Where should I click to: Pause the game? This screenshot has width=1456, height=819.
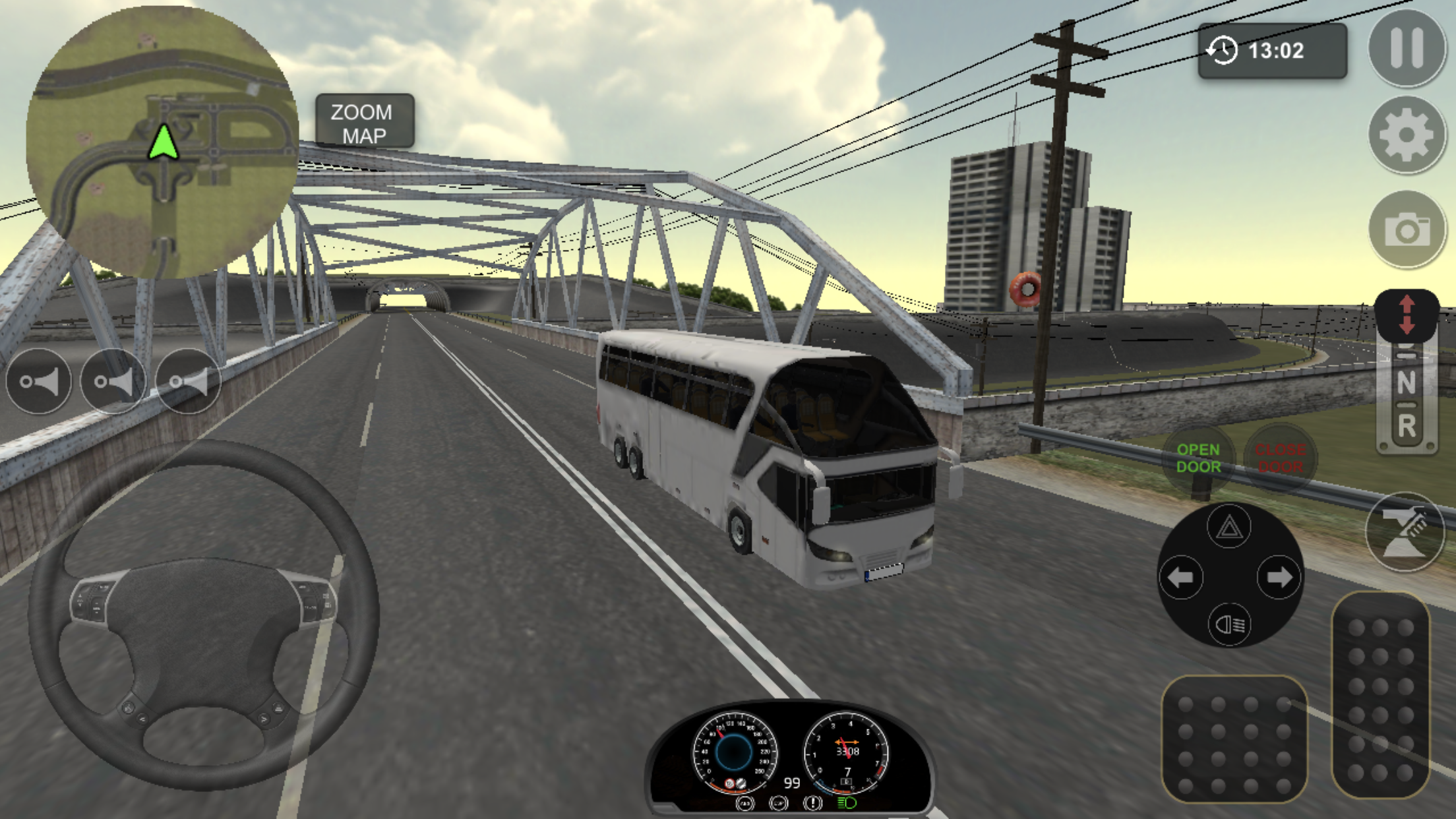point(1406,48)
